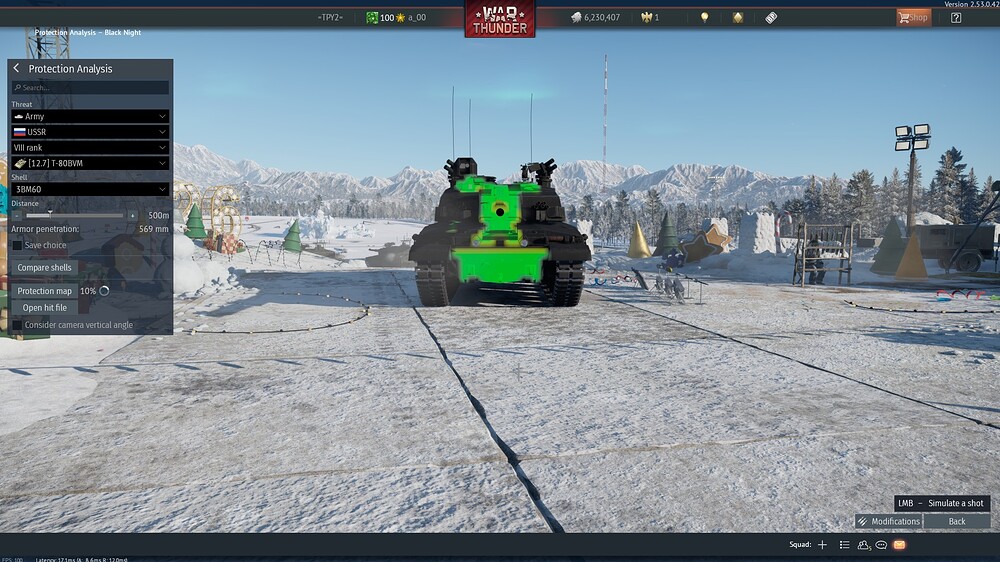The width and height of the screenshot is (1000, 562).
Task: Open the Modifications window
Action: tap(888, 521)
